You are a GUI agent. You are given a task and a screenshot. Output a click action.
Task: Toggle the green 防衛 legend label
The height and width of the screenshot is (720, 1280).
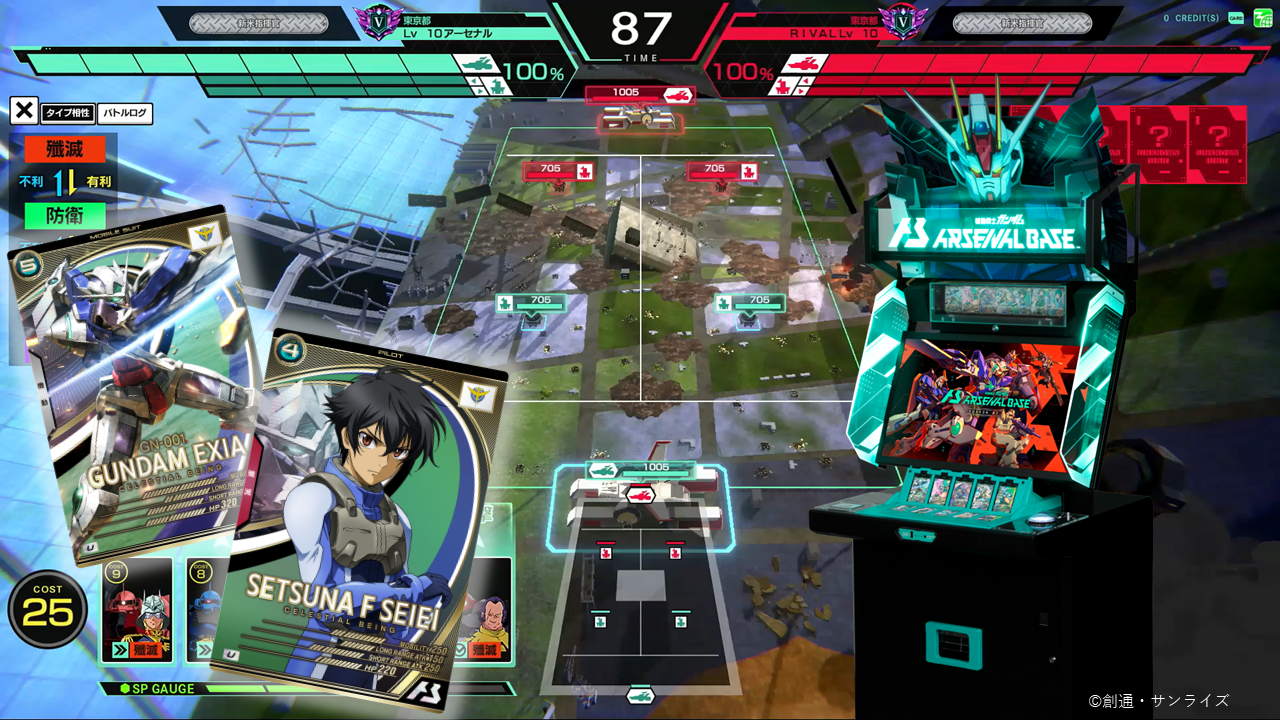63,215
